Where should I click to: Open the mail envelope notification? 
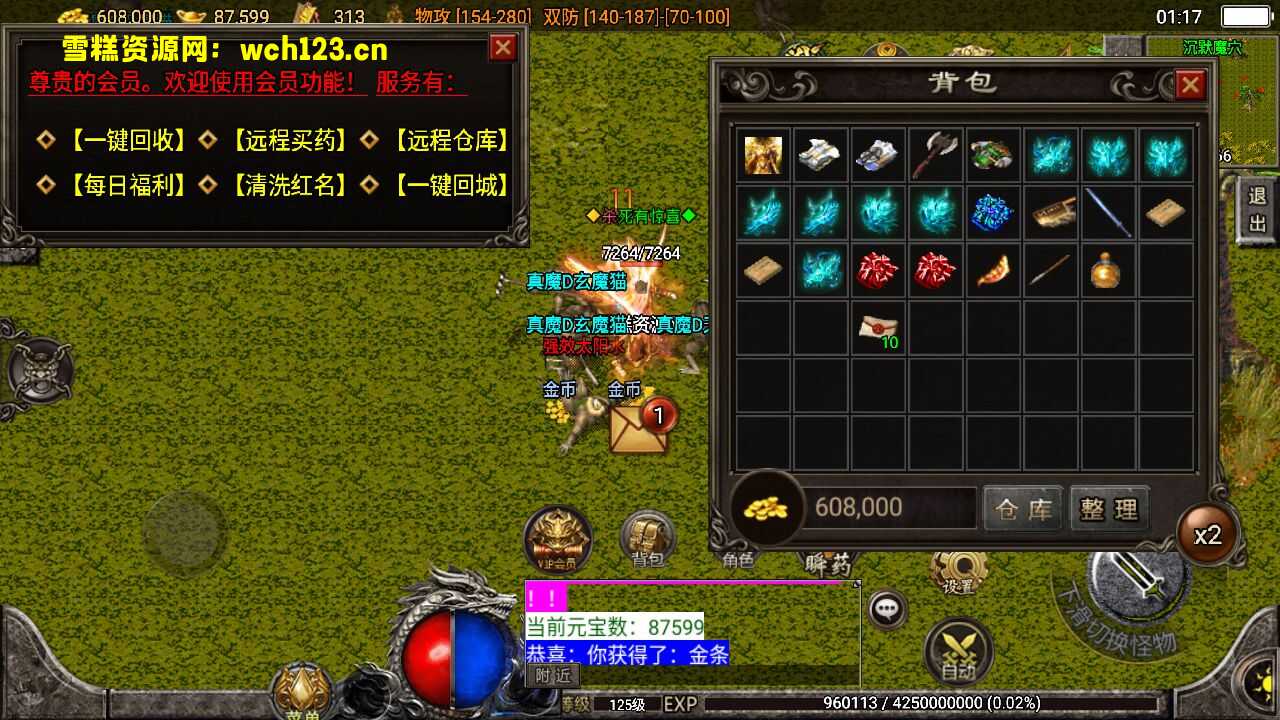(x=638, y=427)
